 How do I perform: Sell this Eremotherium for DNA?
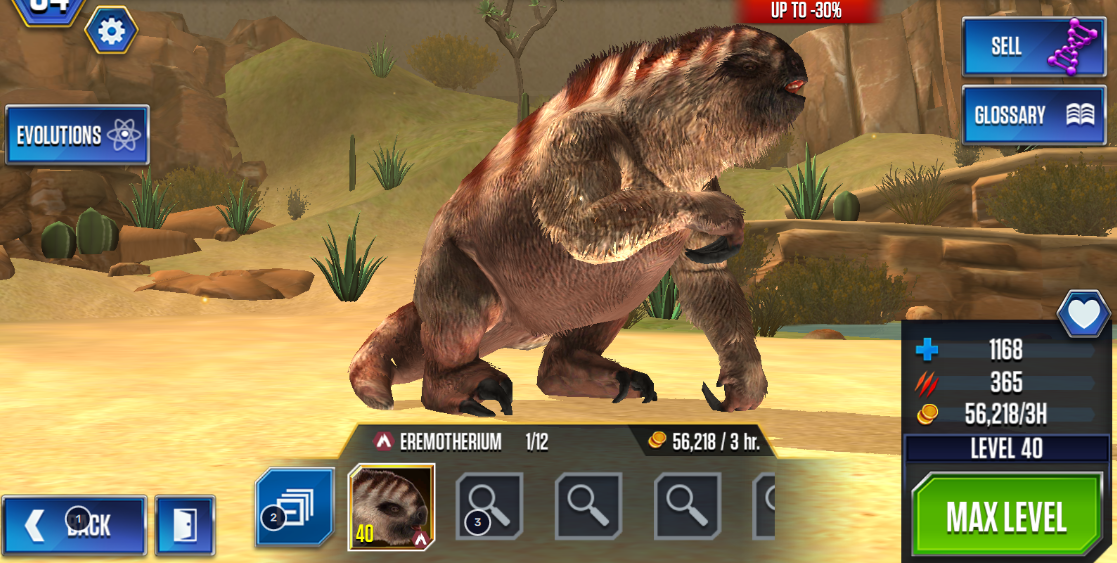point(1034,47)
